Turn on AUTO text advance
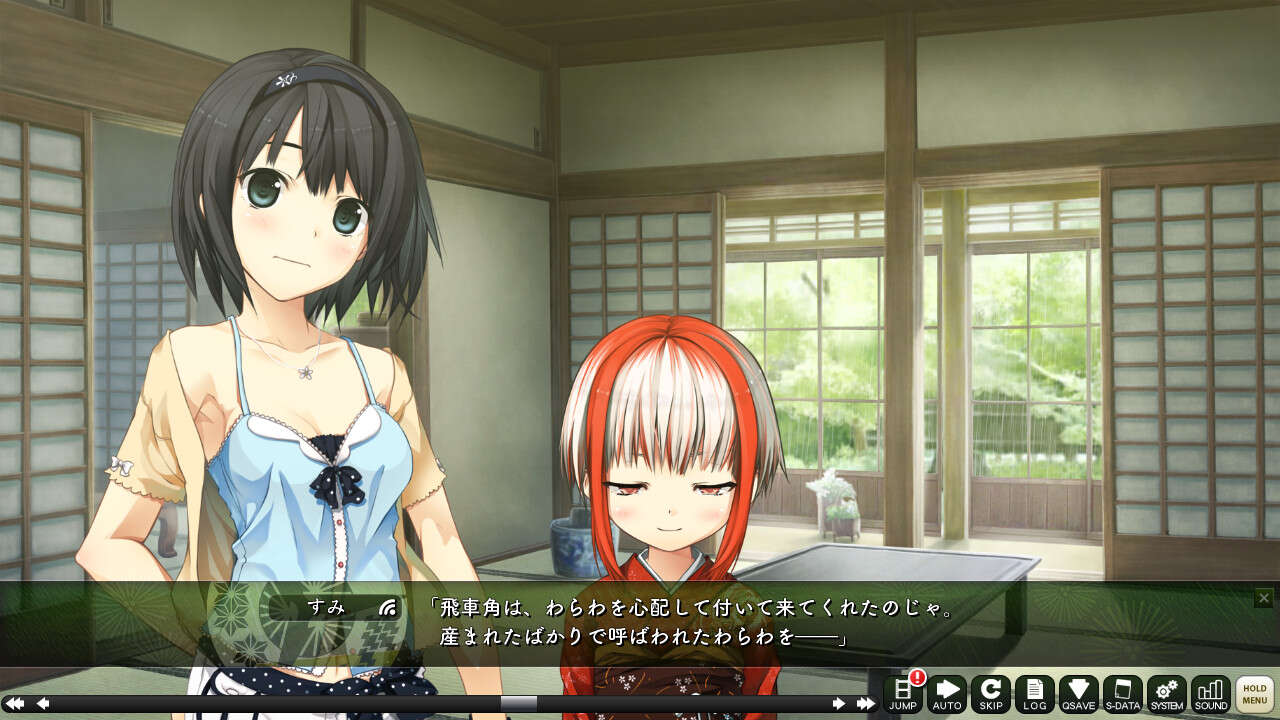 click(x=946, y=694)
